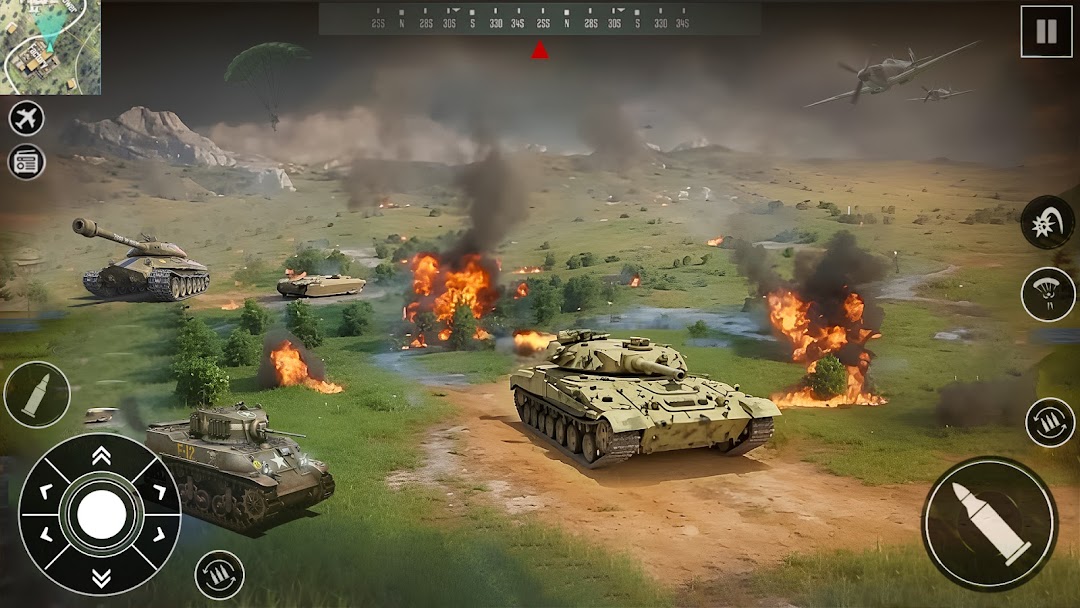Tap the small bullet button
1080x608 pixels.
point(37,394)
